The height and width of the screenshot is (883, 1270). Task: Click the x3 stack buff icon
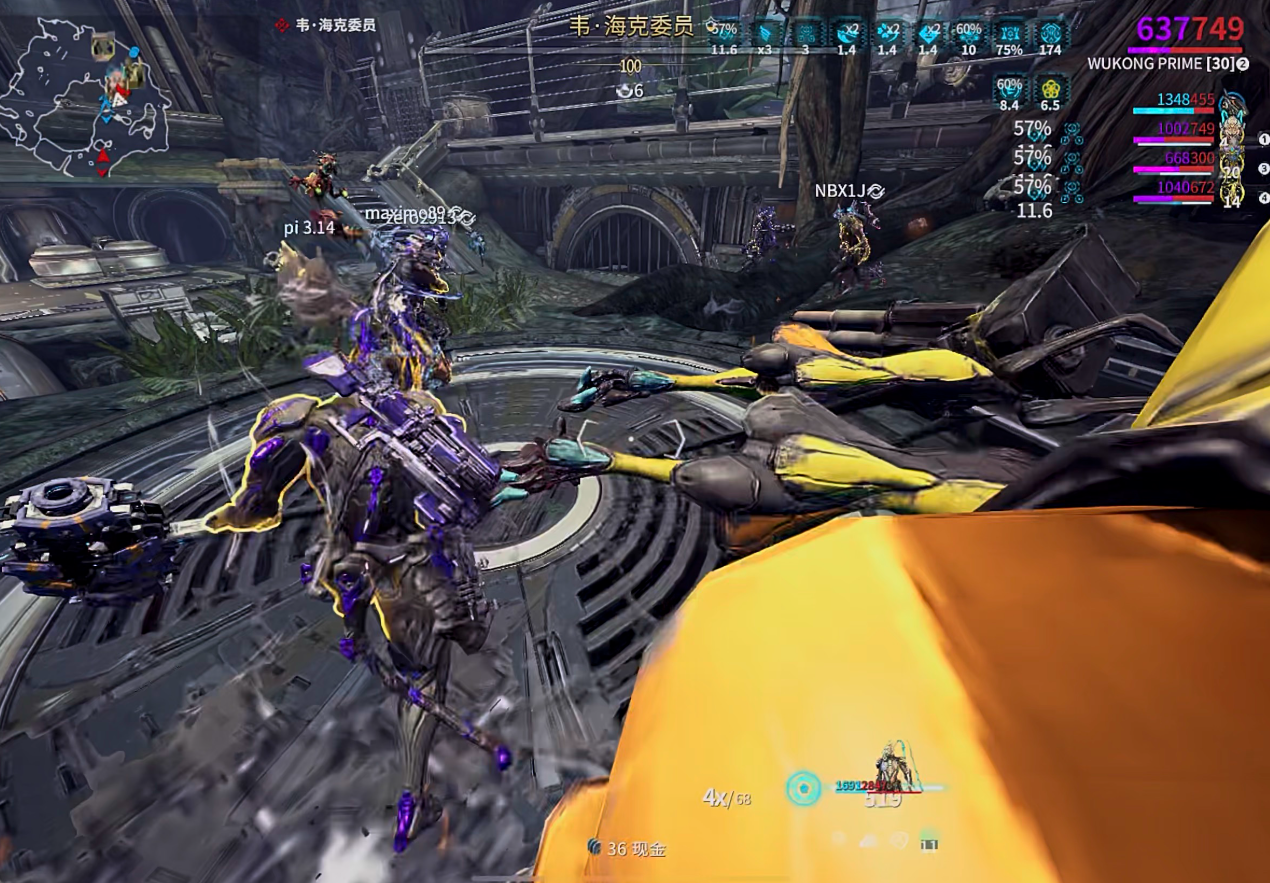(765, 33)
